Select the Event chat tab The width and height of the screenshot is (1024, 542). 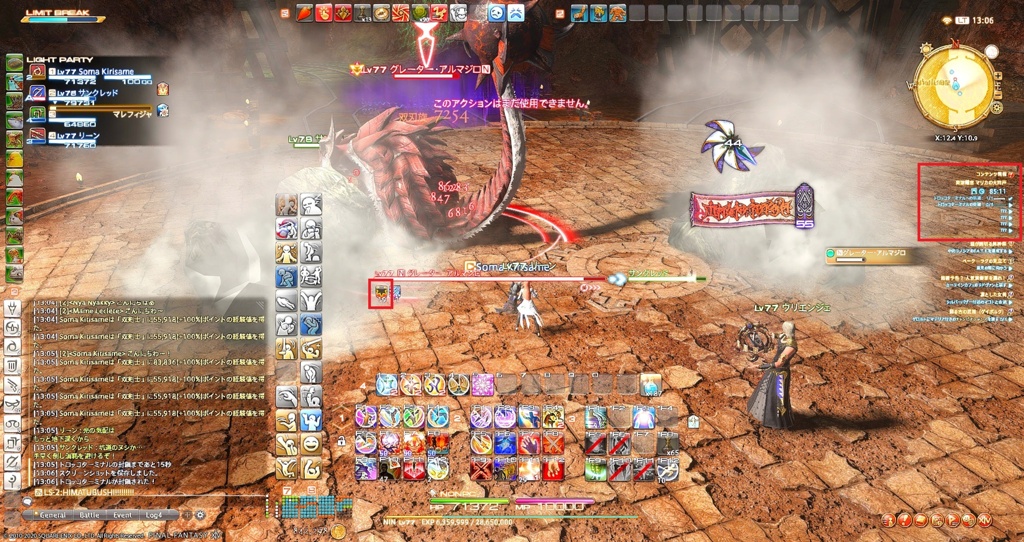pos(122,514)
